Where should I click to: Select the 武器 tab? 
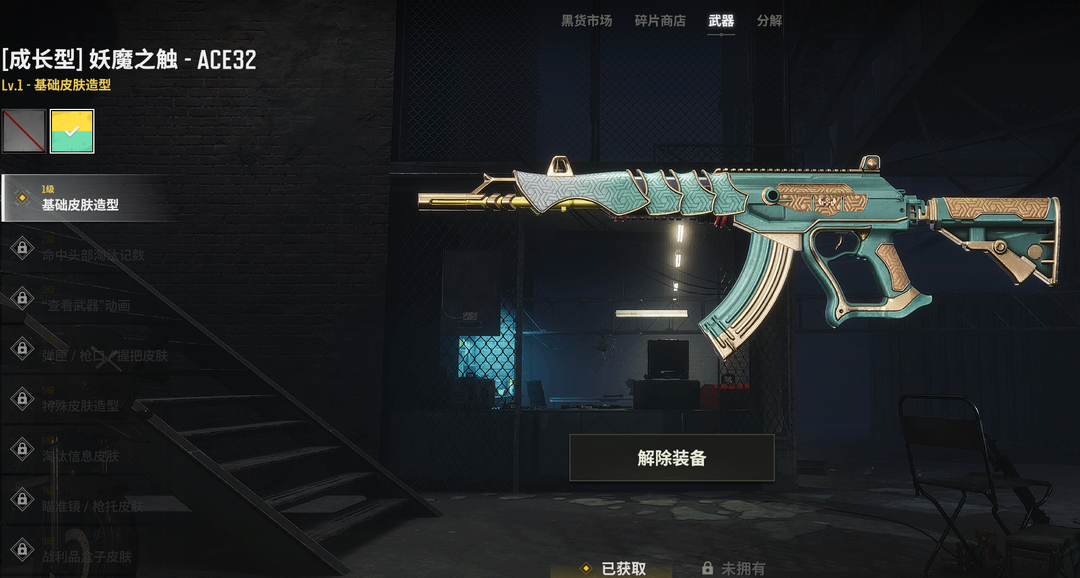[x=721, y=21]
